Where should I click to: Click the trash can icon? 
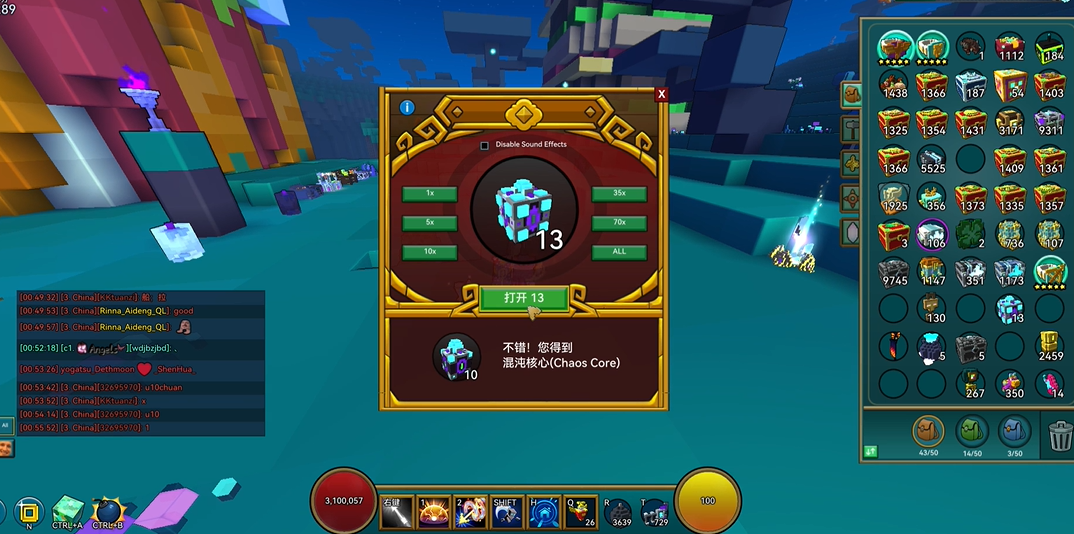(1060, 436)
